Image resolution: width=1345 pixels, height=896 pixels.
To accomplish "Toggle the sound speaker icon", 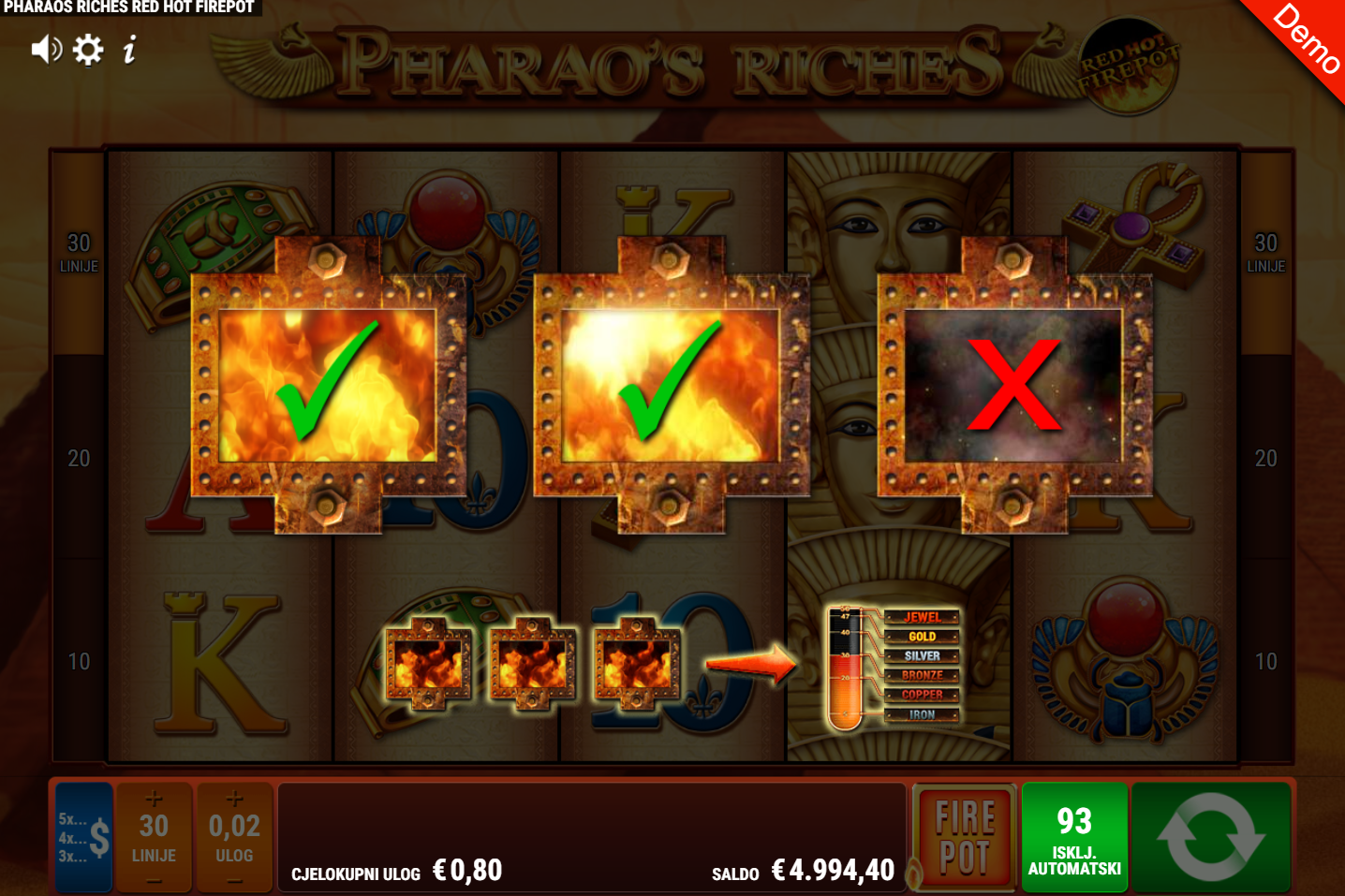I will pos(46,50).
